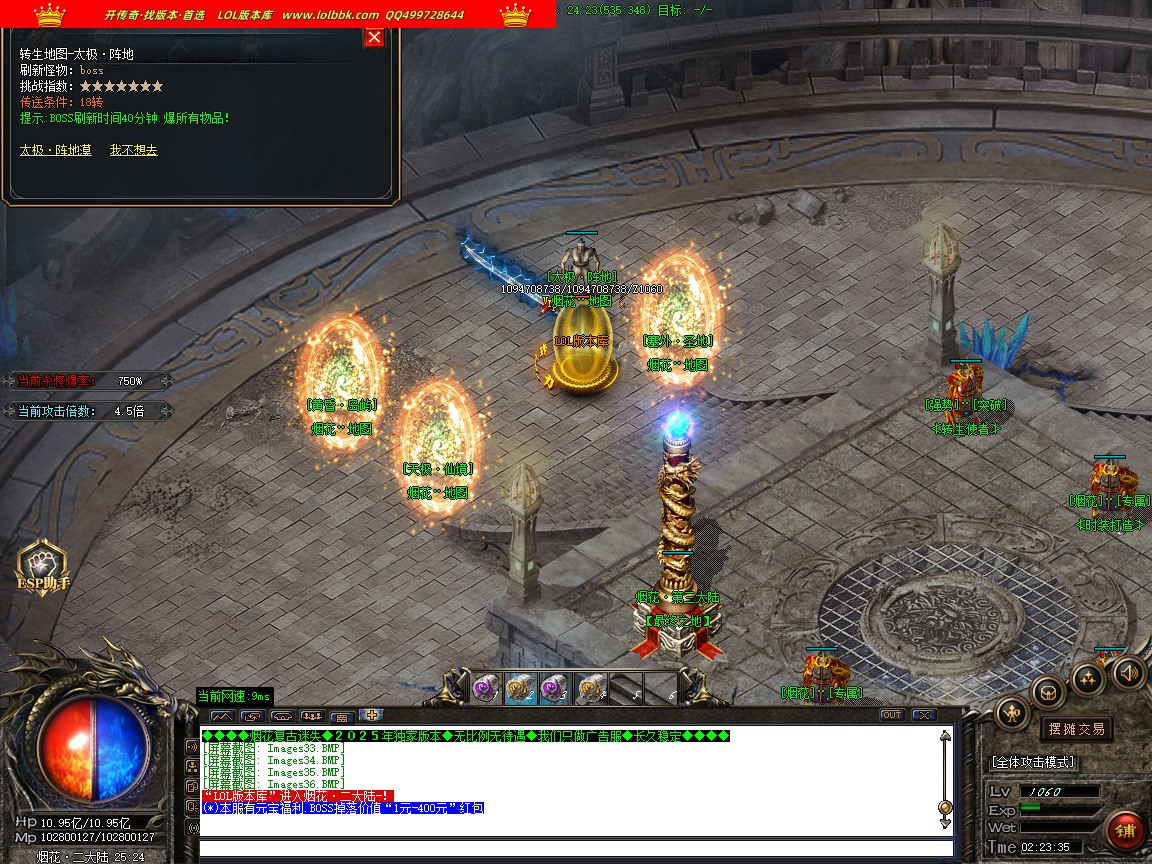Open the ESP助手 fist icon

click(x=42, y=567)
